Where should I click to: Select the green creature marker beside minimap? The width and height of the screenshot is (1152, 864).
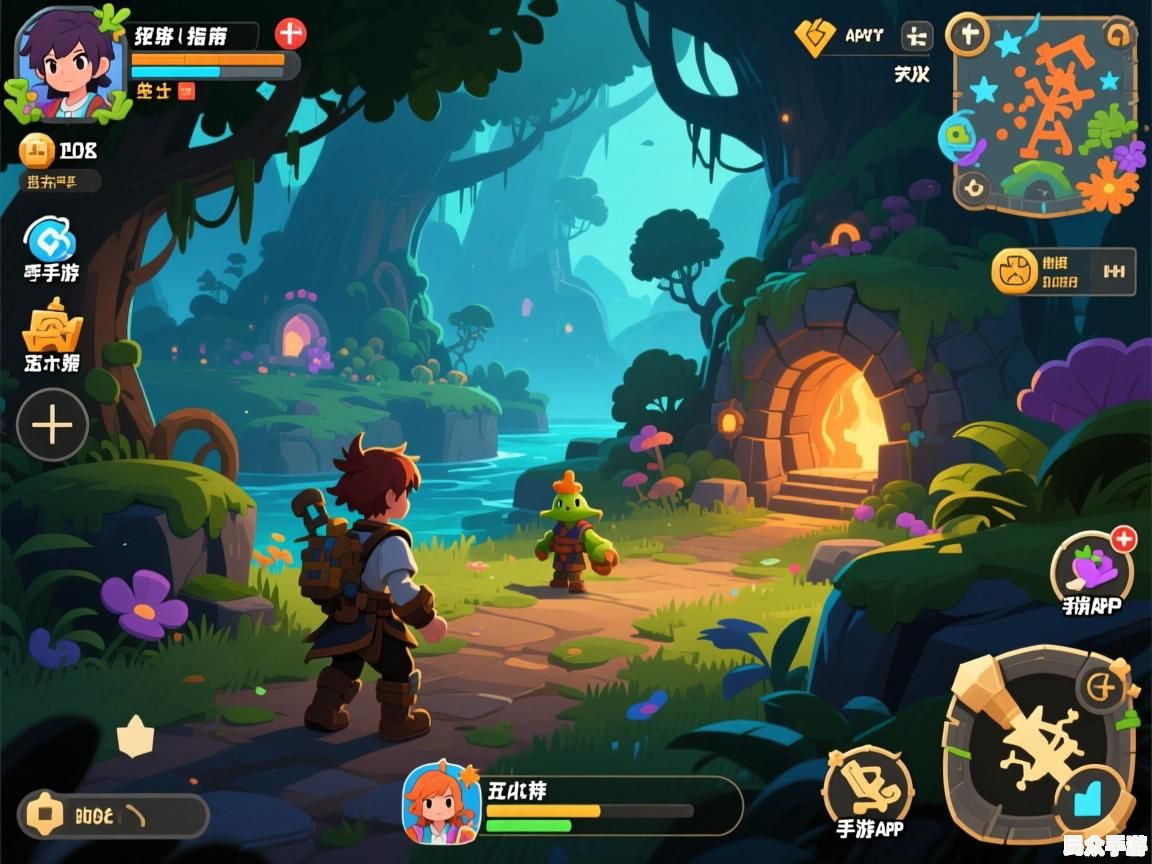tap(958, 134)
